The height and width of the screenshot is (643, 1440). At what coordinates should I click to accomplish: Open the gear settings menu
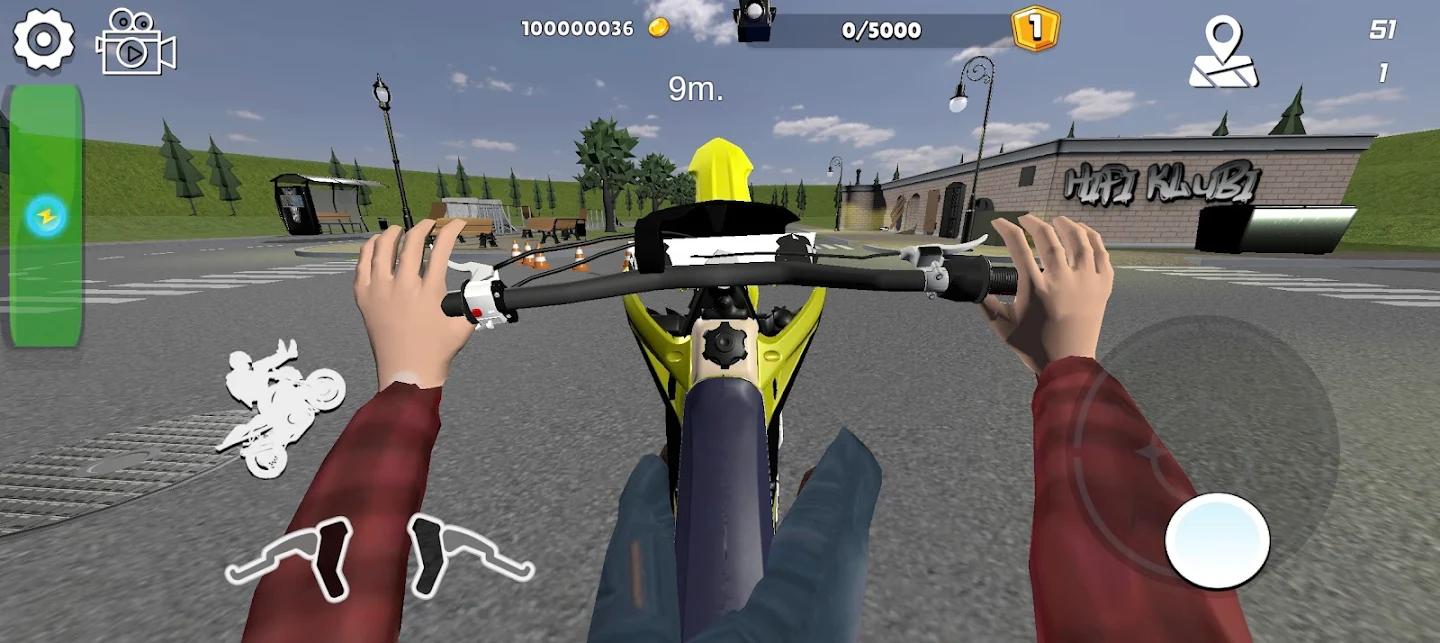(x=43, y=40)
